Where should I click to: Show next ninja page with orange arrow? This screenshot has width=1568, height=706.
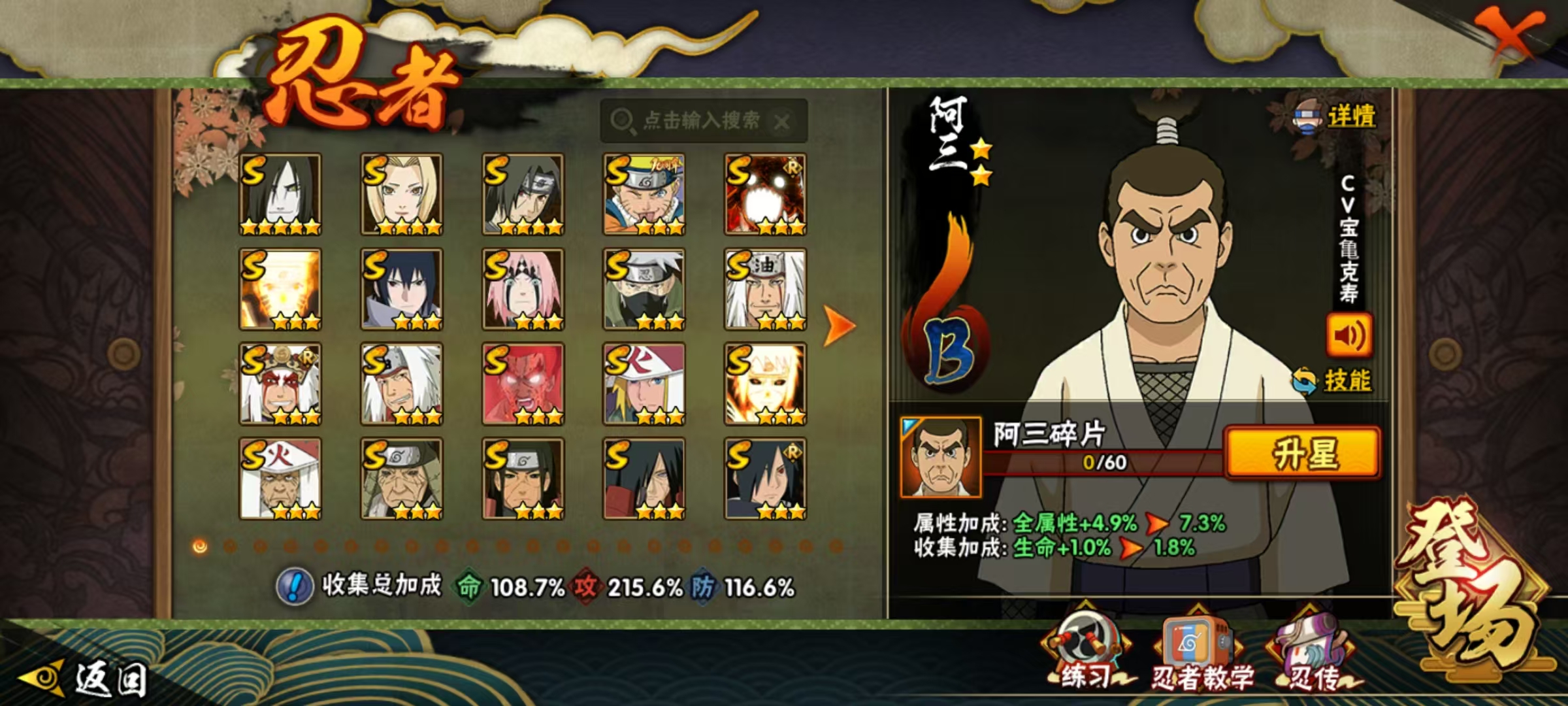point(838,325)
